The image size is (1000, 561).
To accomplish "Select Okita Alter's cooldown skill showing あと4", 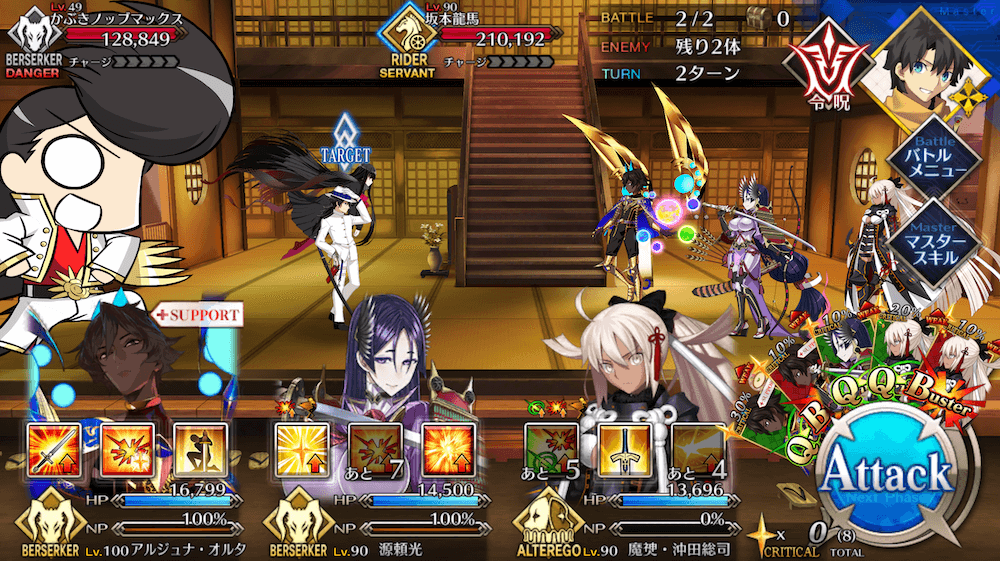I will 694,447.
